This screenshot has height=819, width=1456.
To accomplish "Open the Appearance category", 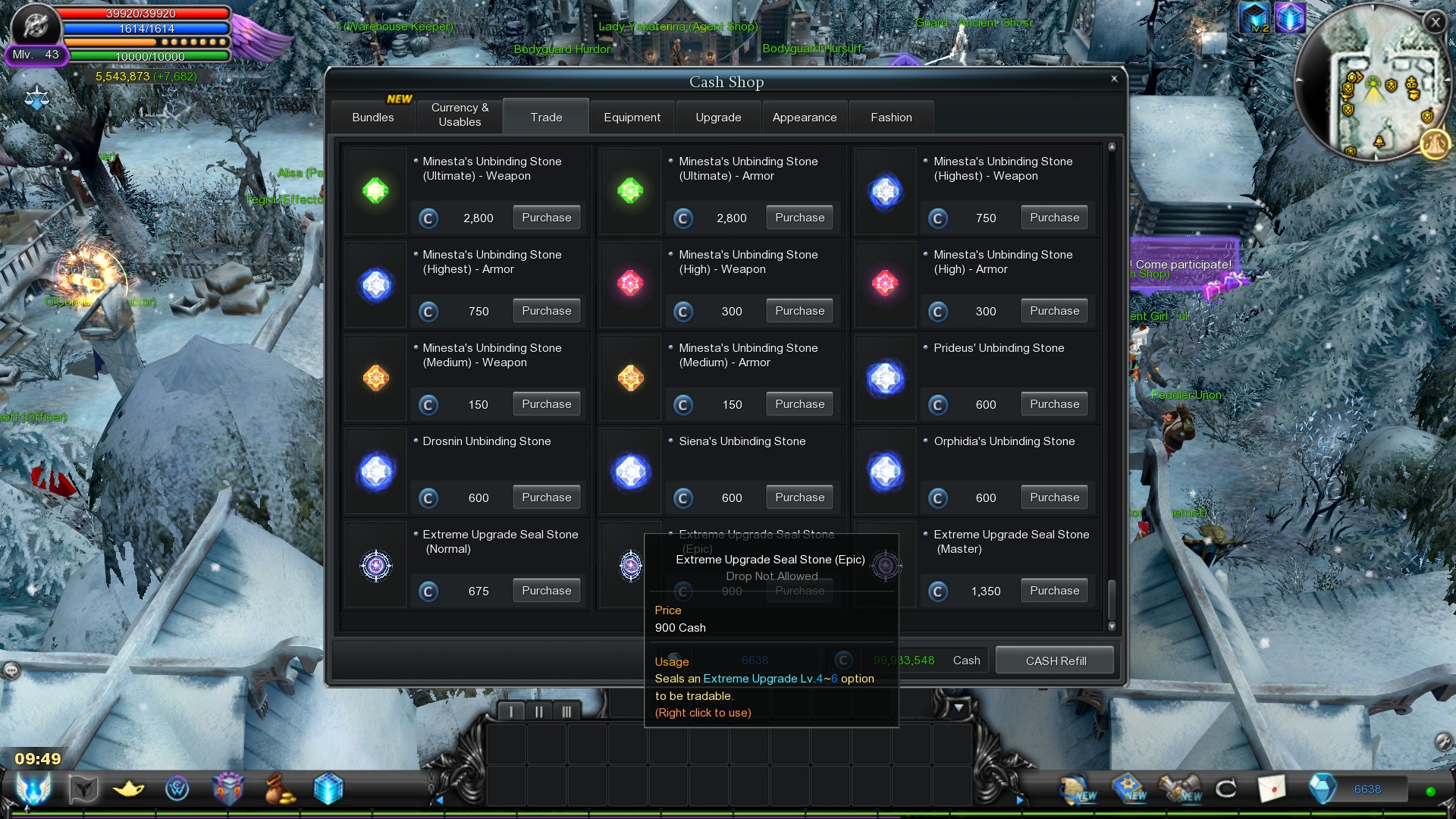I will [805, 118].
